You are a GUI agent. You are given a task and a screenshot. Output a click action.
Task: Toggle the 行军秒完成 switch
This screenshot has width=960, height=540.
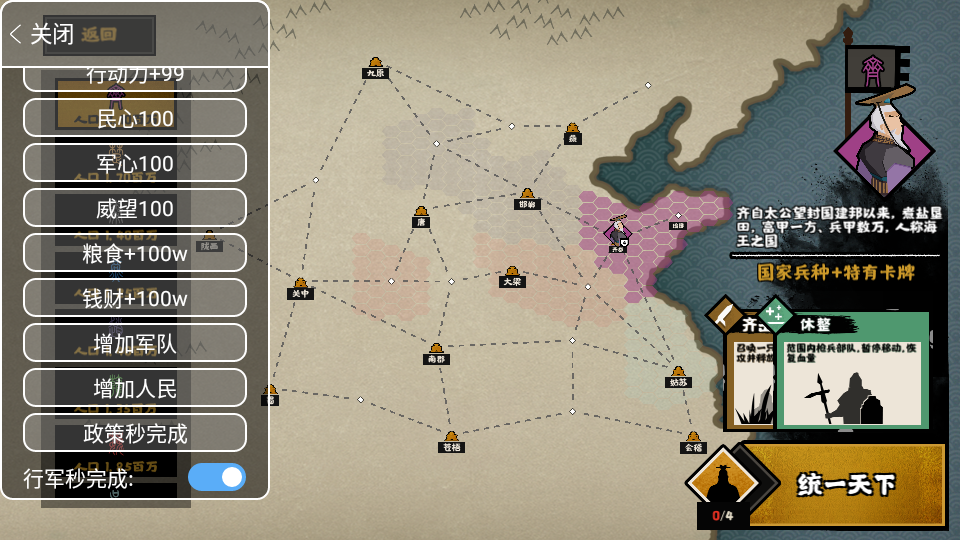[217, 477]
